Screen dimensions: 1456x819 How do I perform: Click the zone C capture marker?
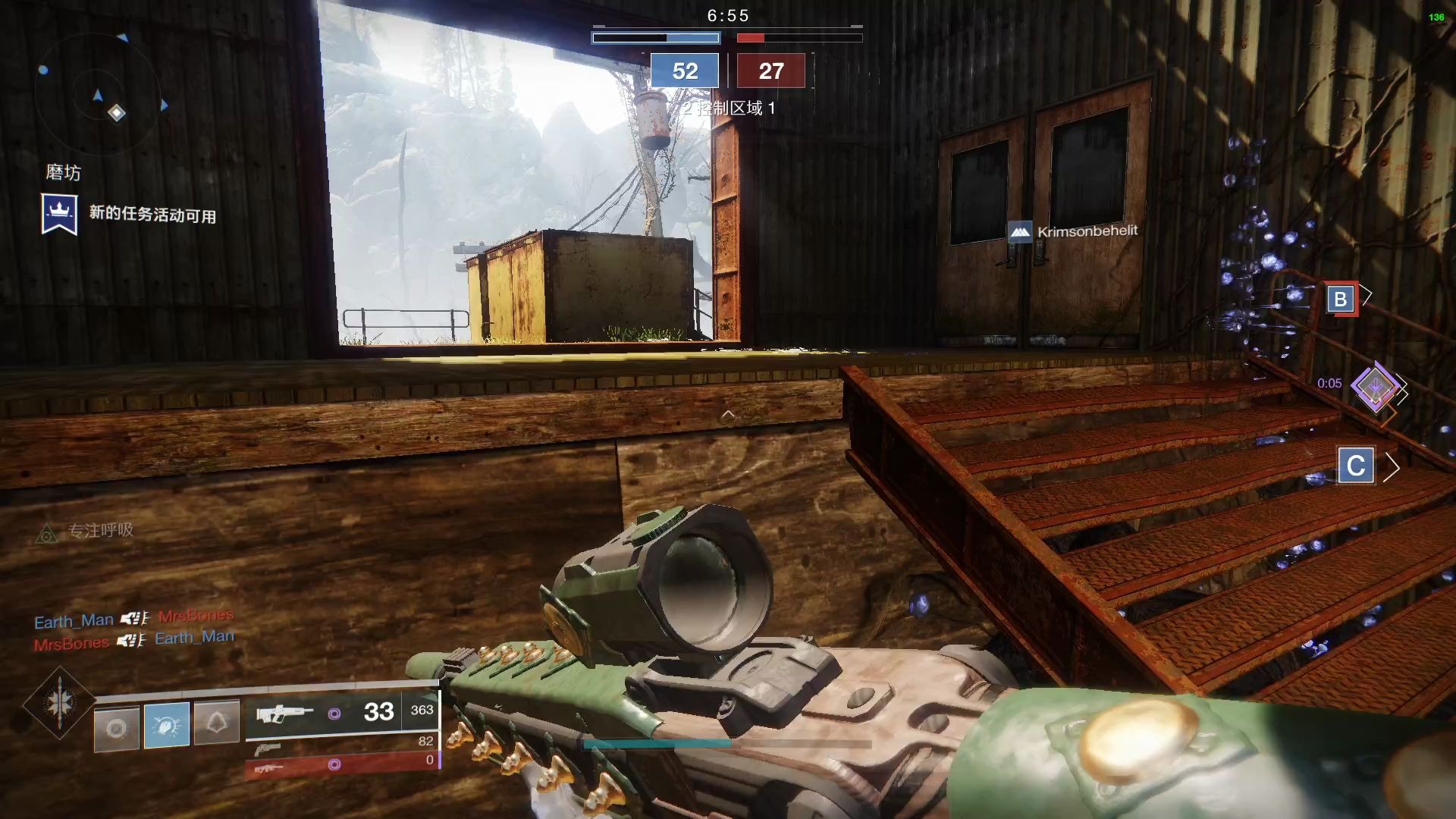click(1356, 466)
